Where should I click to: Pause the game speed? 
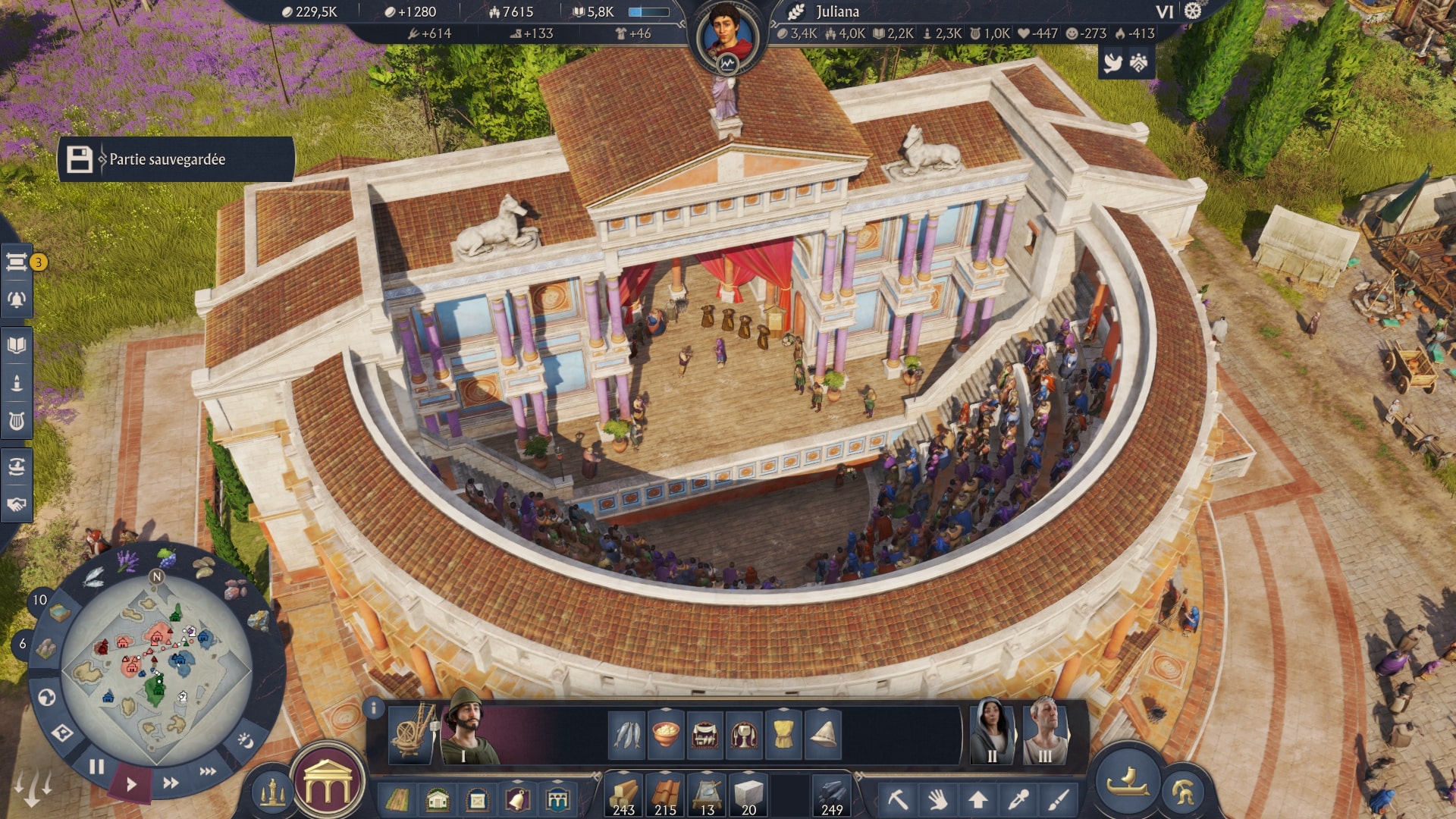pos(96,767)
